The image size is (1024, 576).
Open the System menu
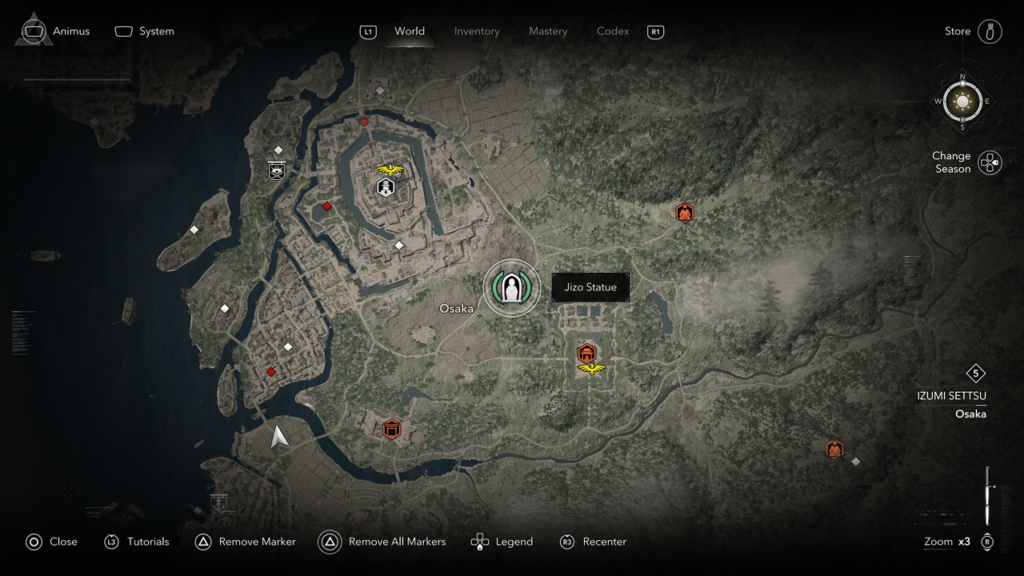145,31
